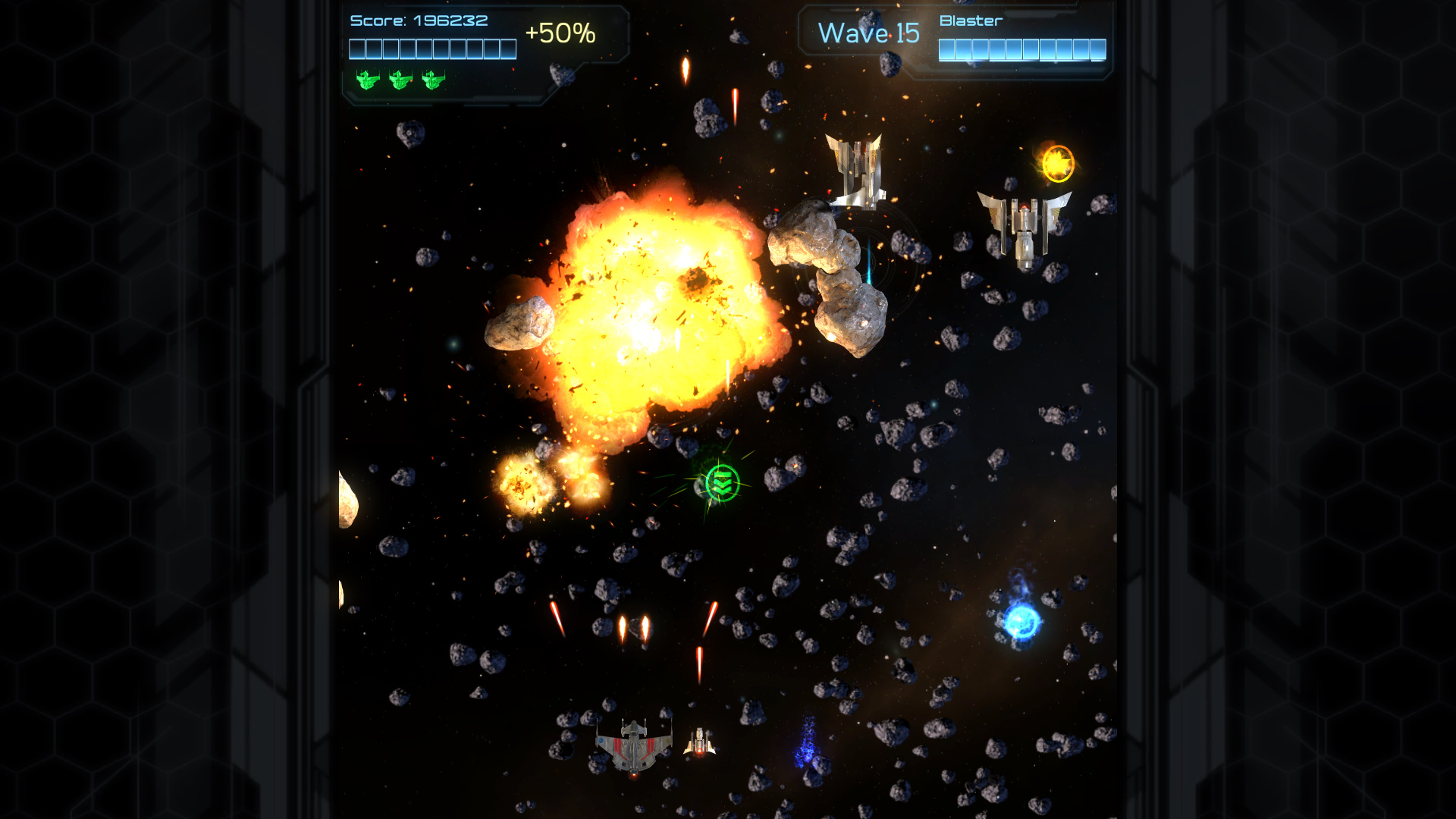Click the player ship at the bottom

click(x=634, y=747)
